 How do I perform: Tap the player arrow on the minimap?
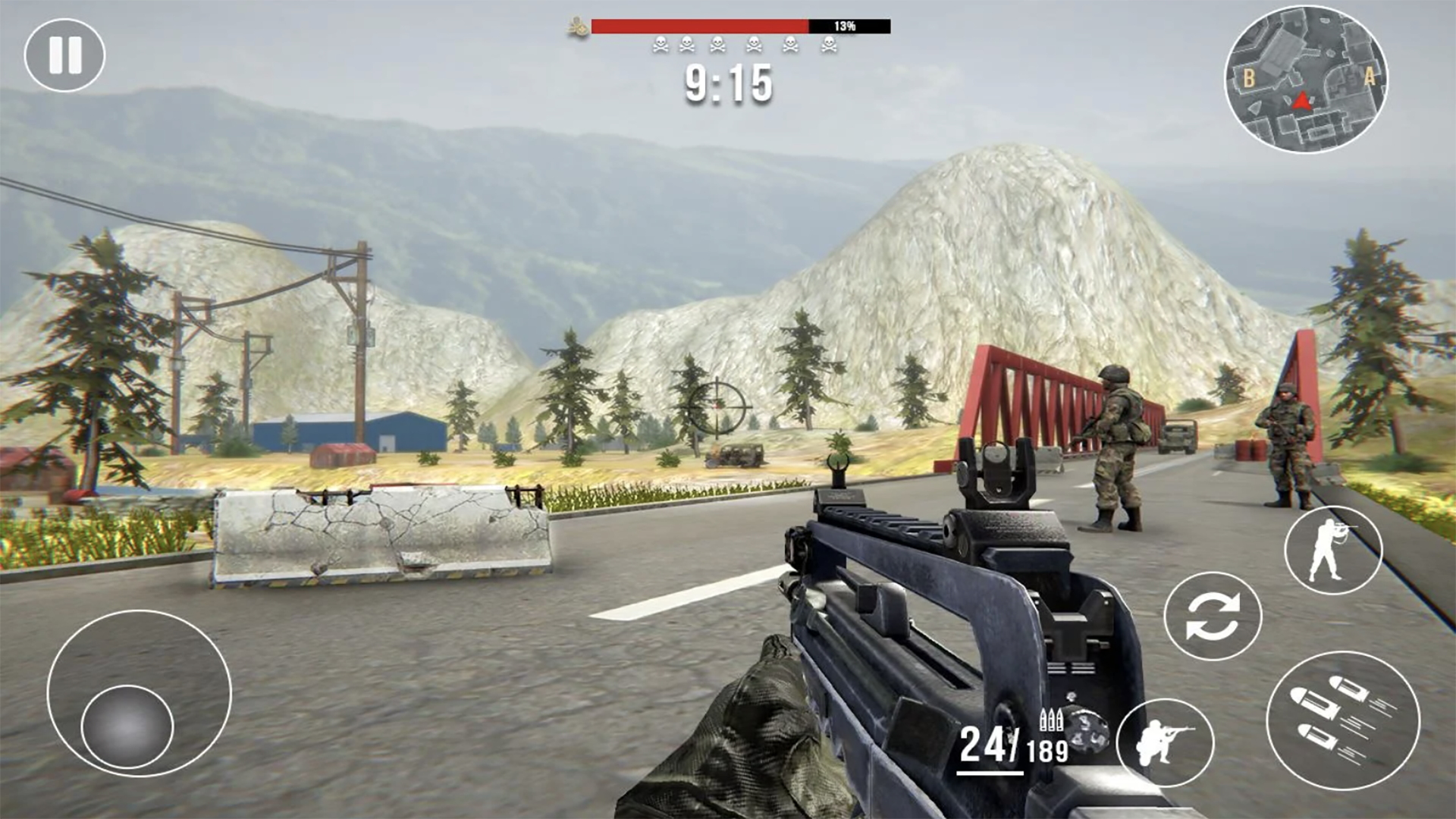pyautogui.click(x=1302, y=102)
